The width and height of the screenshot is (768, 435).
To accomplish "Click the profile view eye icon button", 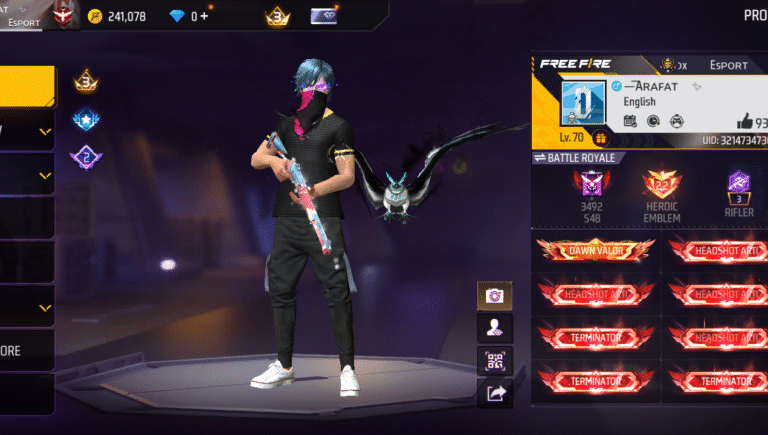I will tap(494, 327).
